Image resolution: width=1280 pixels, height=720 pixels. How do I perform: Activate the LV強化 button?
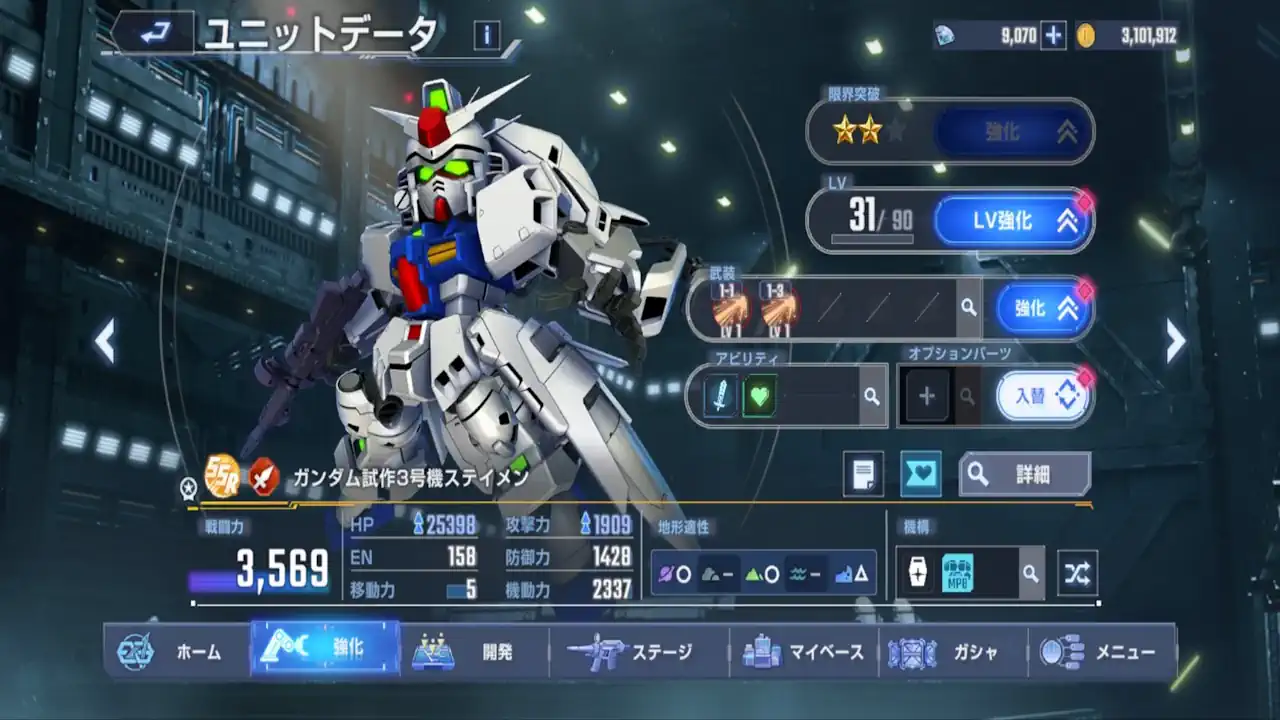click(x=1012, y=221)
